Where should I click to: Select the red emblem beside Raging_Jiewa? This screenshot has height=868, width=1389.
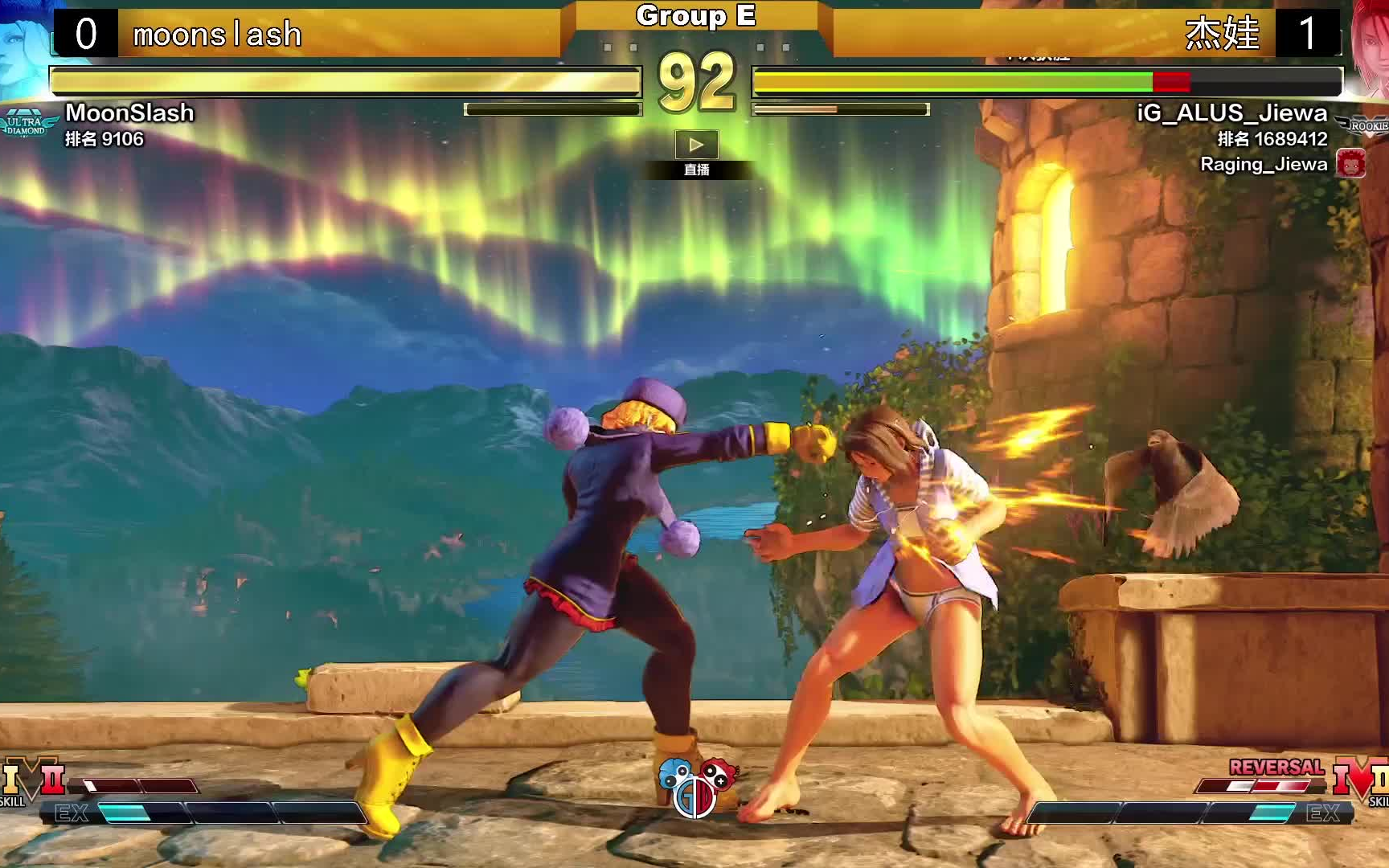1350,164
